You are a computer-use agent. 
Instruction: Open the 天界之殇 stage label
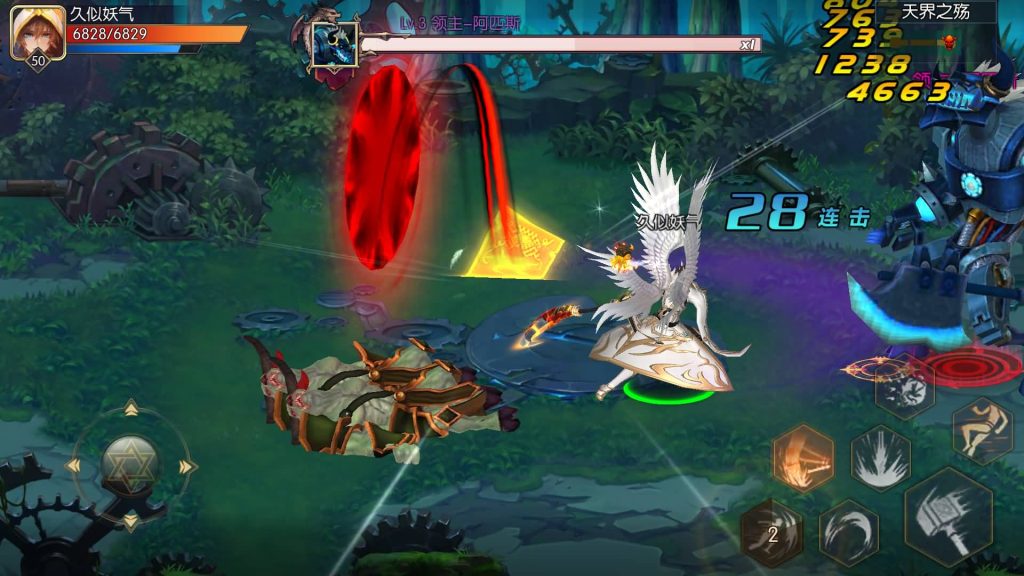(935, 12)
